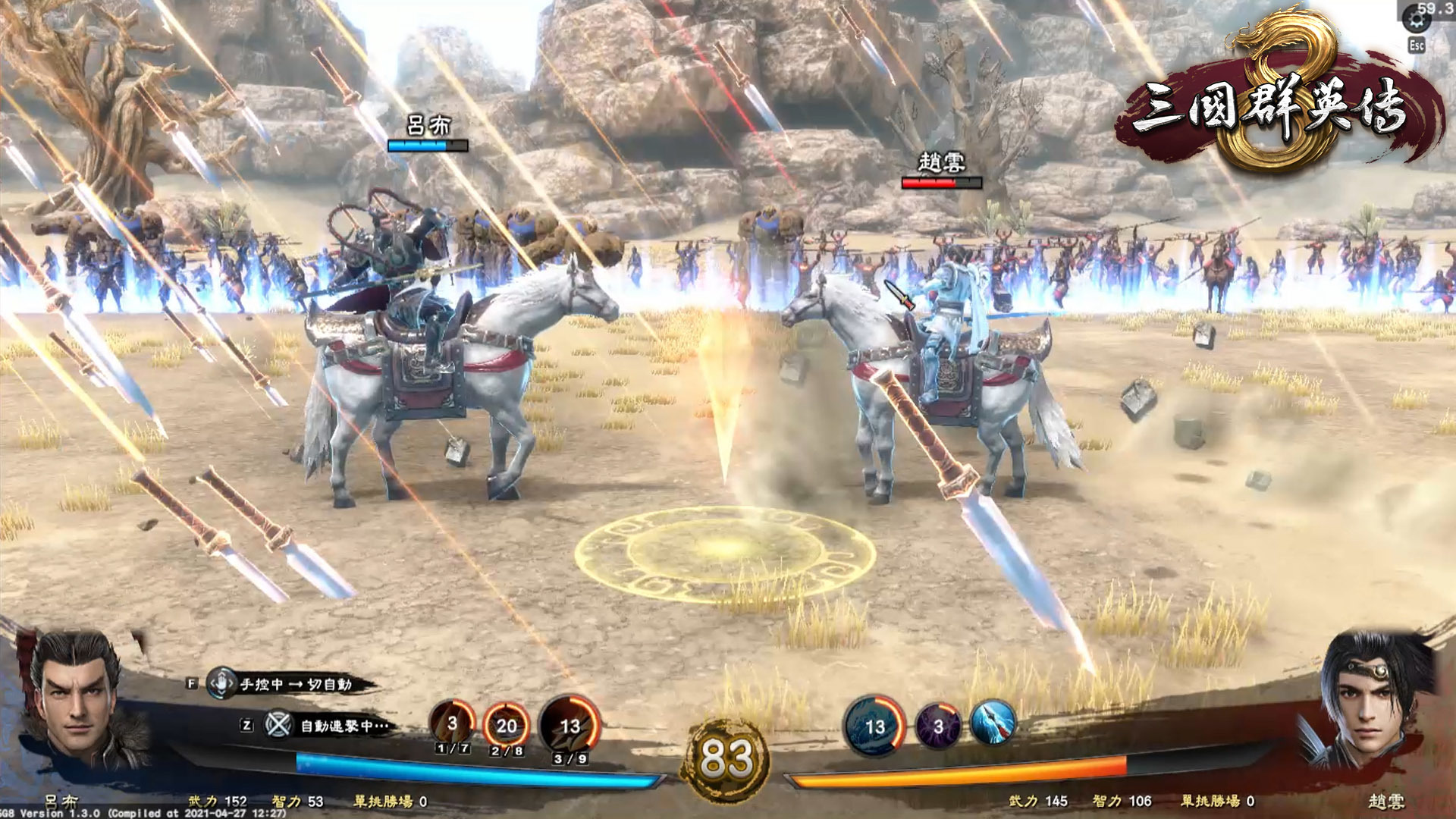
Task: Use Lu Bu's skill showing cooldown 20
Action: coord(506,726)
